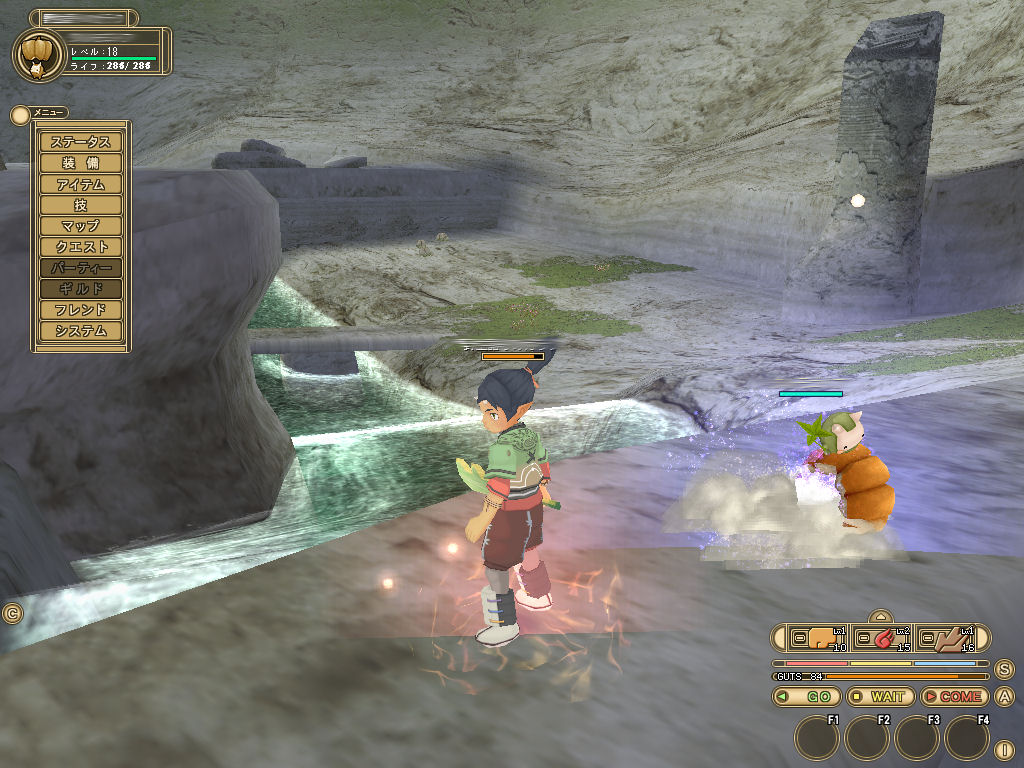
Task: Expand the skill bar up arrow
Action: pyautogui.click(x=880, y=617)
